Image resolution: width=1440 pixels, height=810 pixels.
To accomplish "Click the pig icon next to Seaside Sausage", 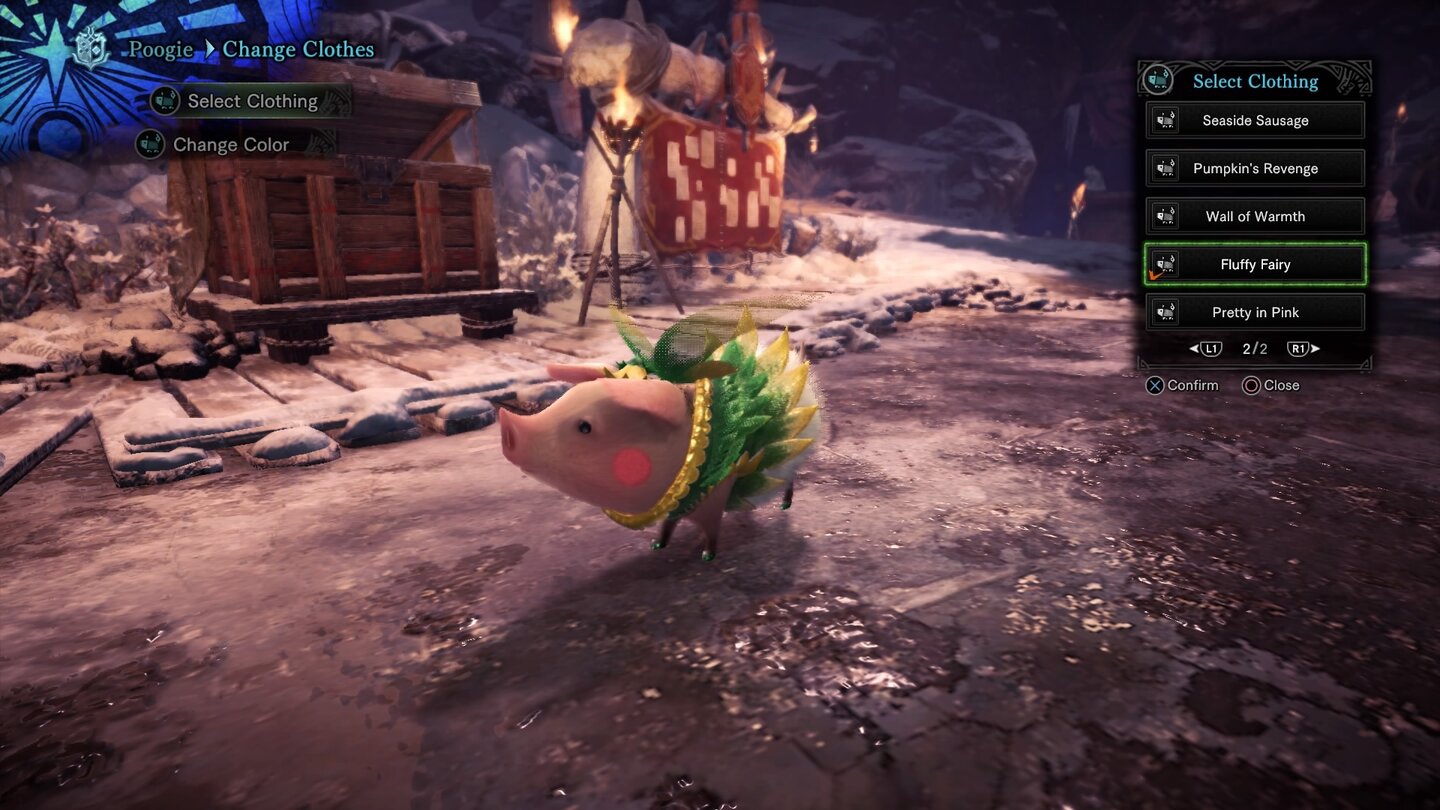I will [x=1168, y=120].
